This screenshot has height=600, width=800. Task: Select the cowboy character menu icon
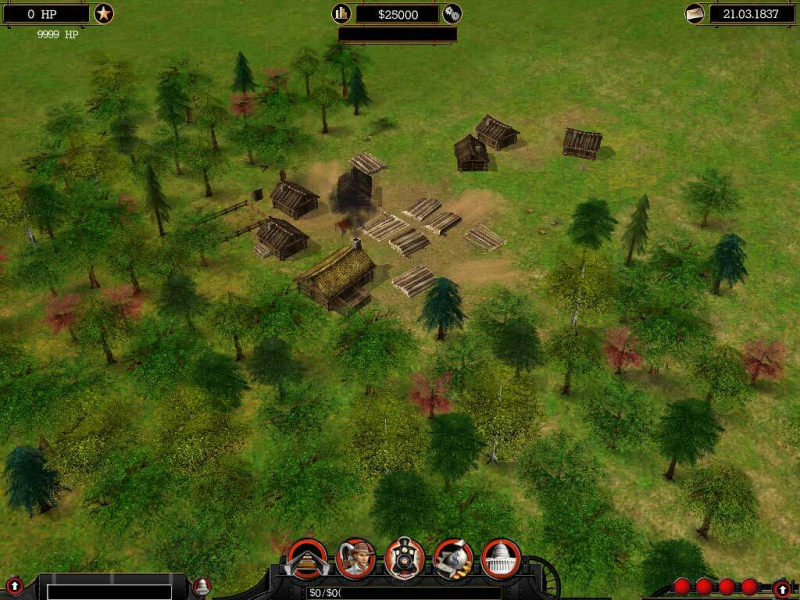click(356, 558)
